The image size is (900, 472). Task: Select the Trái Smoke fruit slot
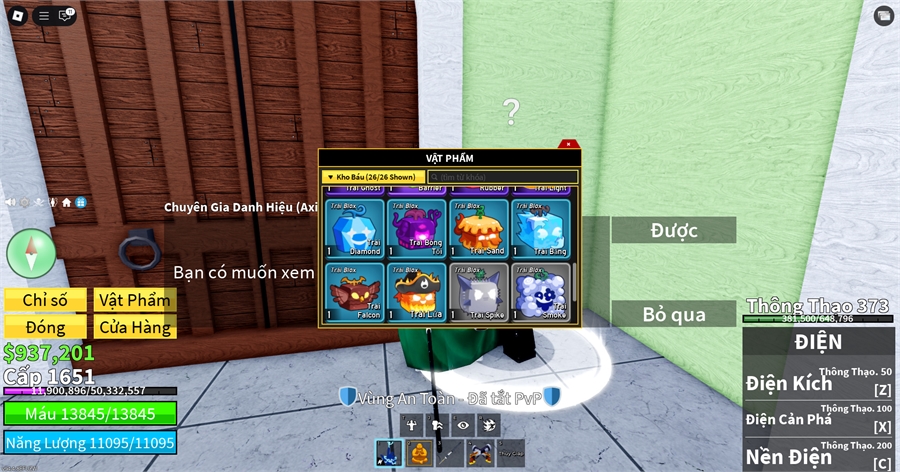point(541,292)
